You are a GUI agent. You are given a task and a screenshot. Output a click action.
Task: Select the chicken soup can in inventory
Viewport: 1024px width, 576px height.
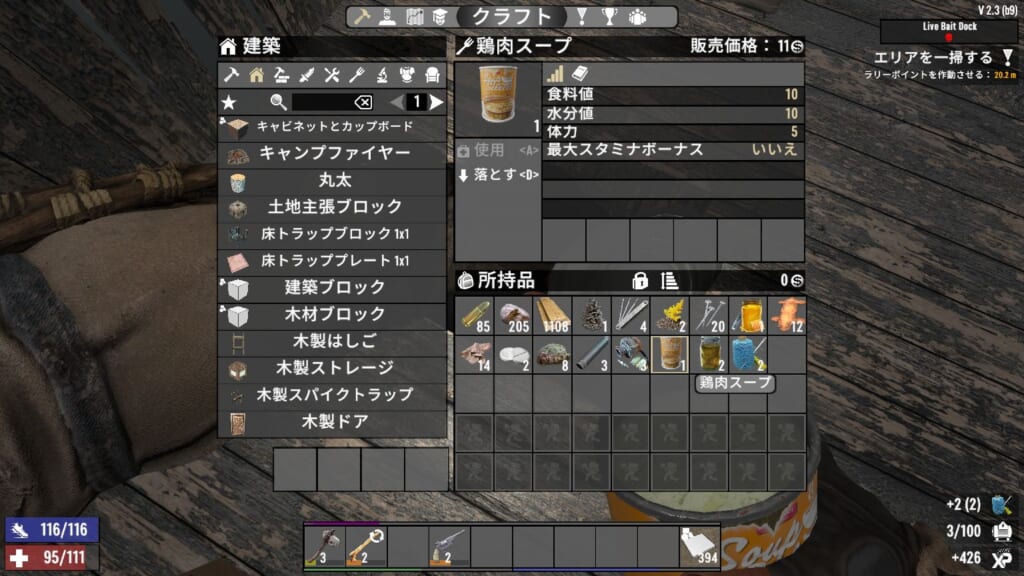tap(669, 354)
